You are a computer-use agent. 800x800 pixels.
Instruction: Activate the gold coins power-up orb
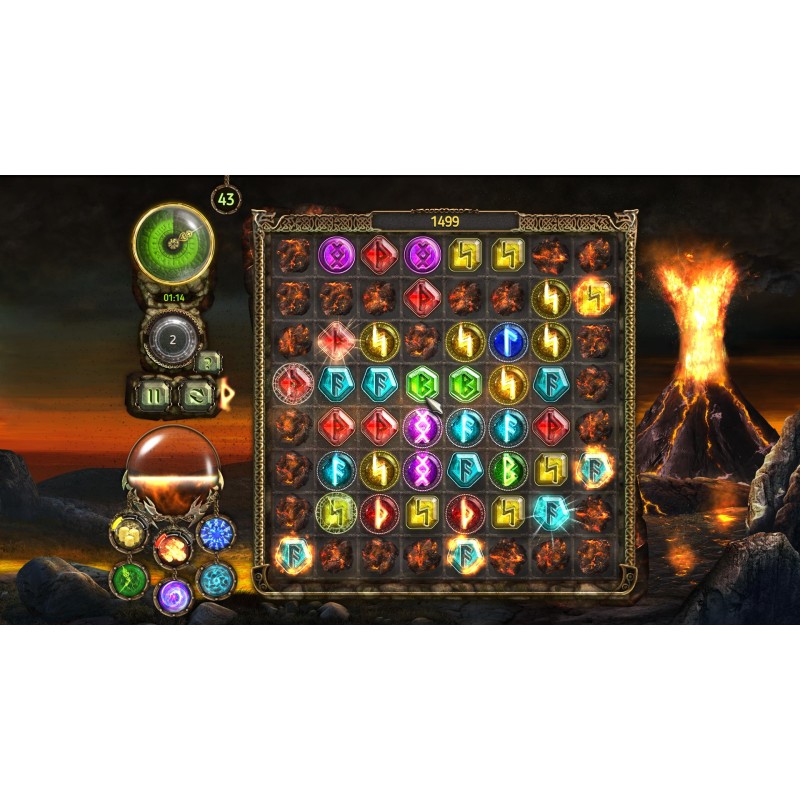pyautogui.click(x=128, y=532)
